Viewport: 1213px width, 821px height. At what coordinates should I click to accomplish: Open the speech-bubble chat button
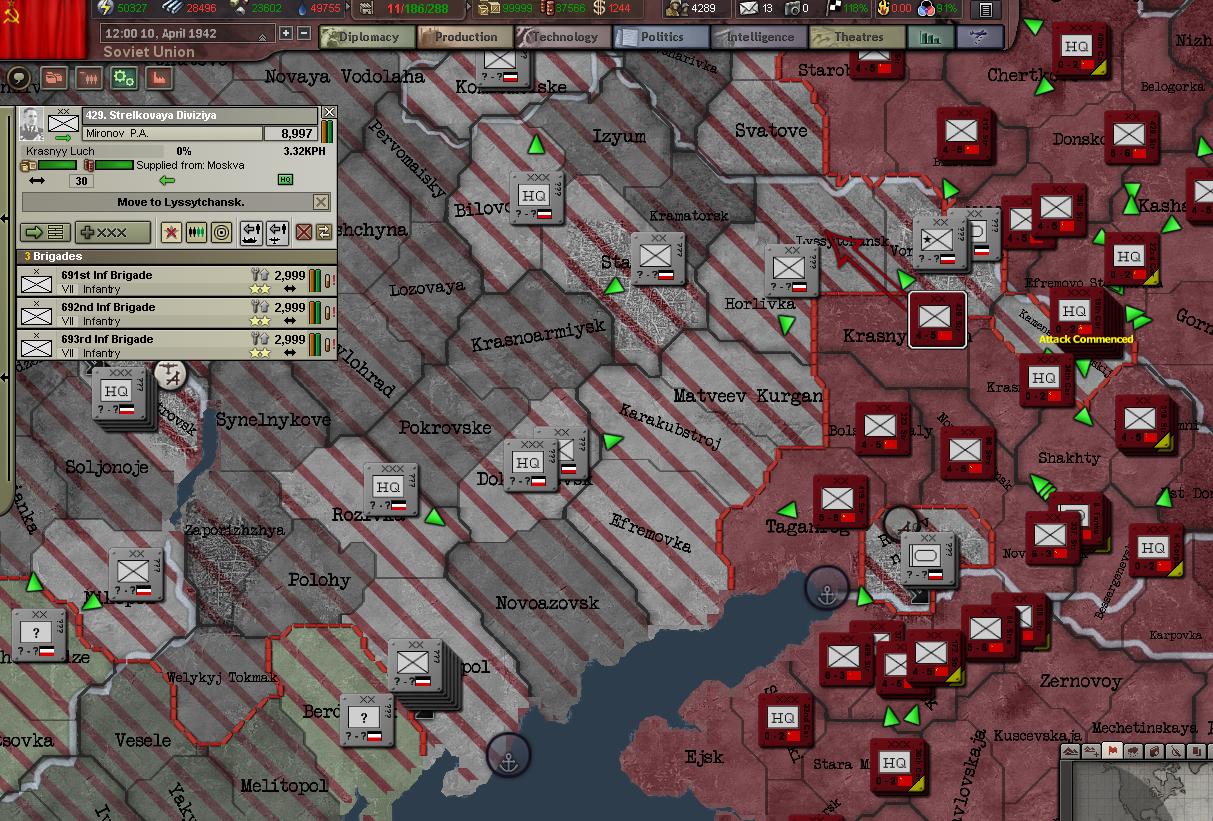pyautogui.click(x=19, y=78)
